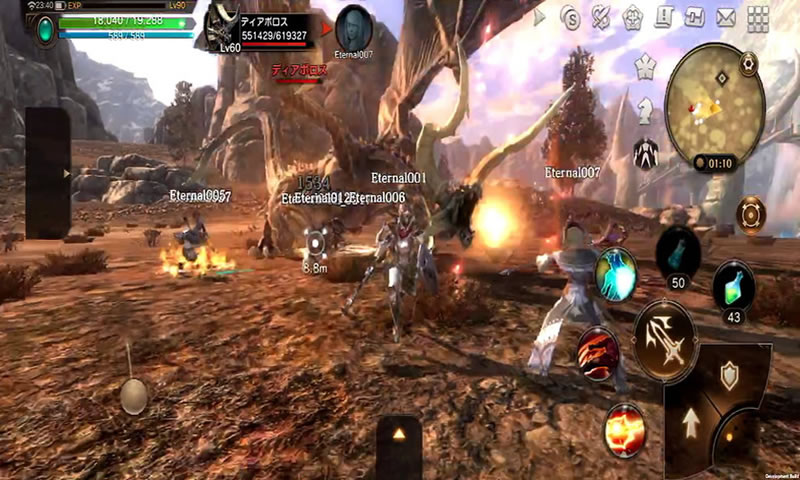Open the grid menu icon

click(x=759, y=19)
